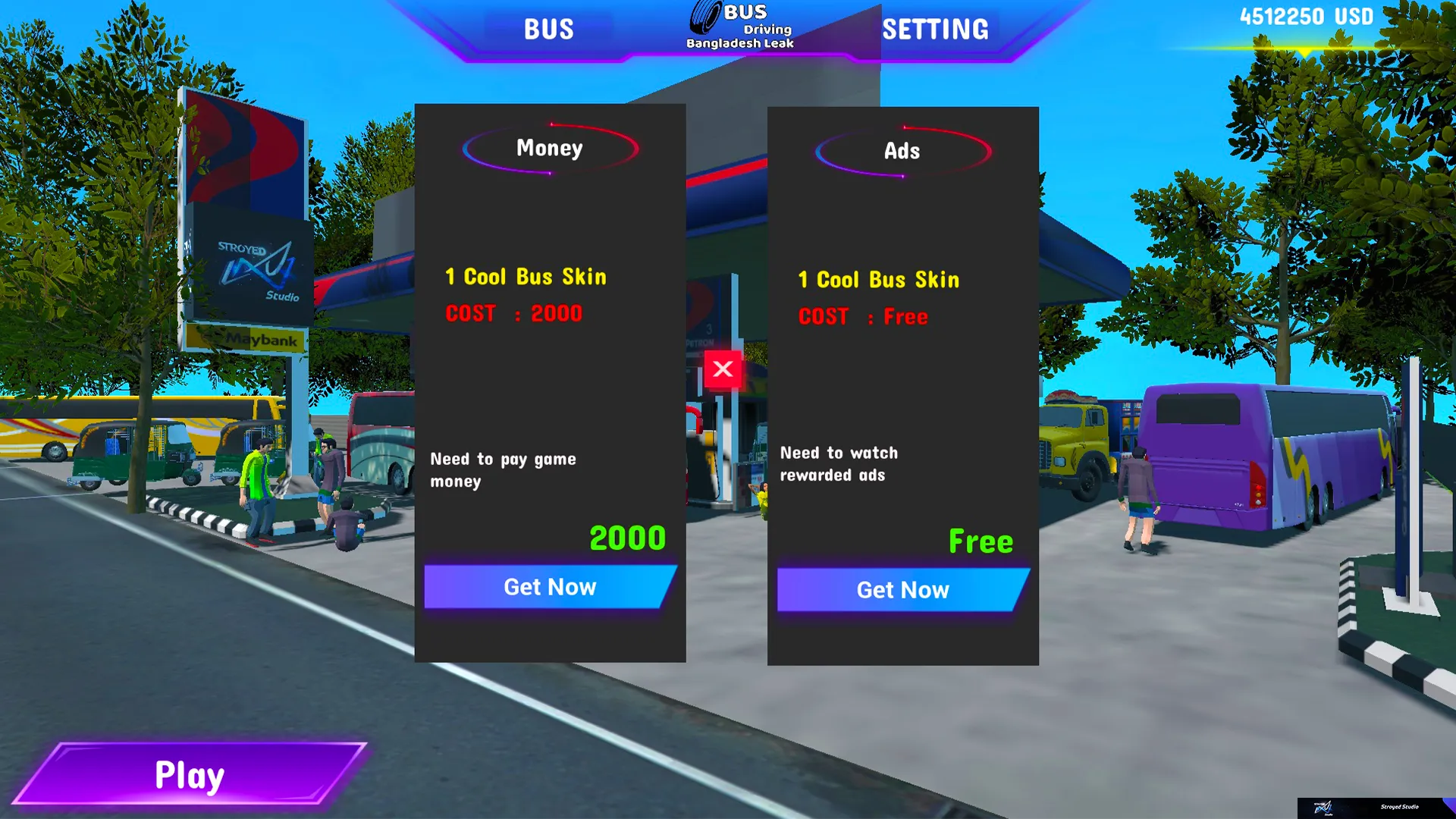This screenshot has width=1456, height=819.
Task: Close the skin offer popup
Action: [723, 369]
